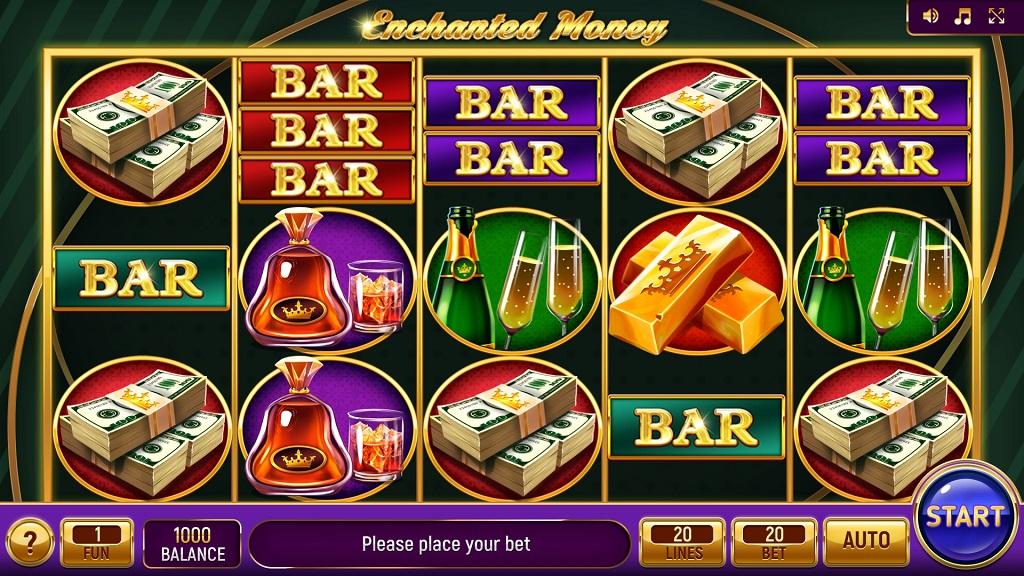Expand the game to fullscreen

pos(996,16)
